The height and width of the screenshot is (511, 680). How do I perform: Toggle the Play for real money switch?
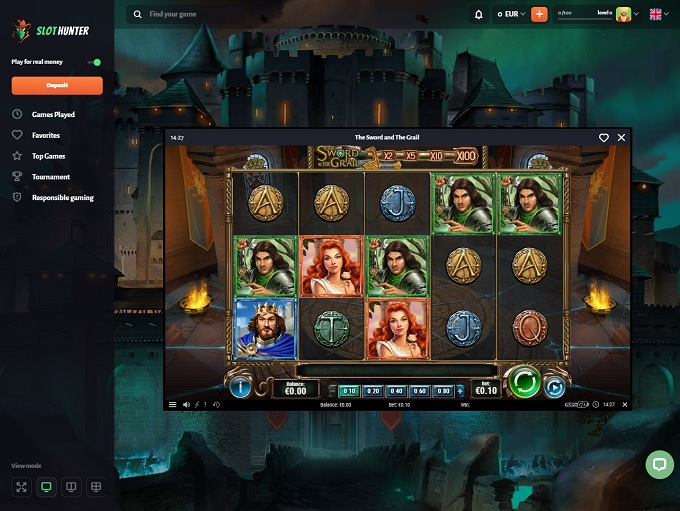[94, 62]
